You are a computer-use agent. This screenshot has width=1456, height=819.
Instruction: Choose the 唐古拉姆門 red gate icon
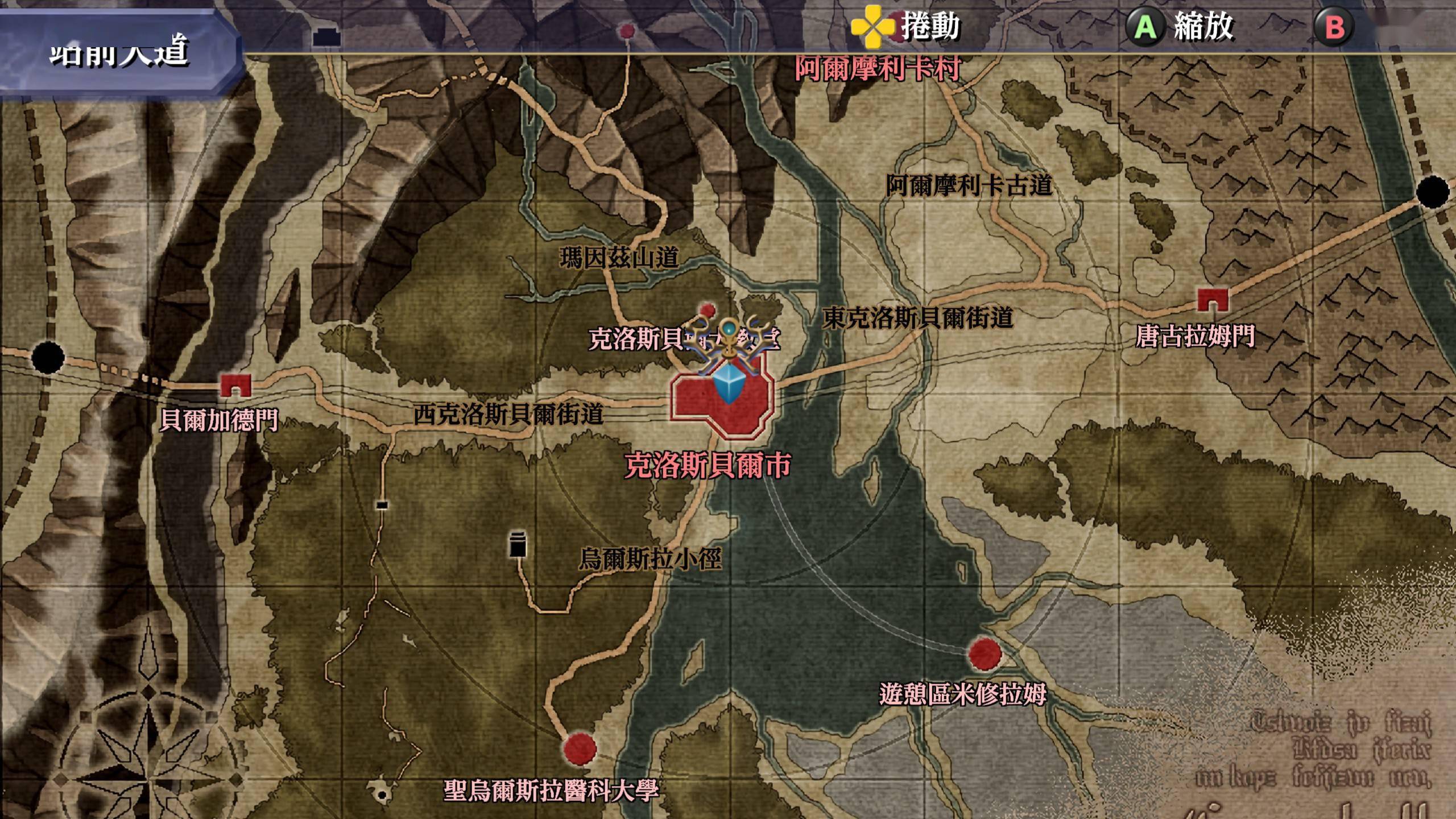1212,299
